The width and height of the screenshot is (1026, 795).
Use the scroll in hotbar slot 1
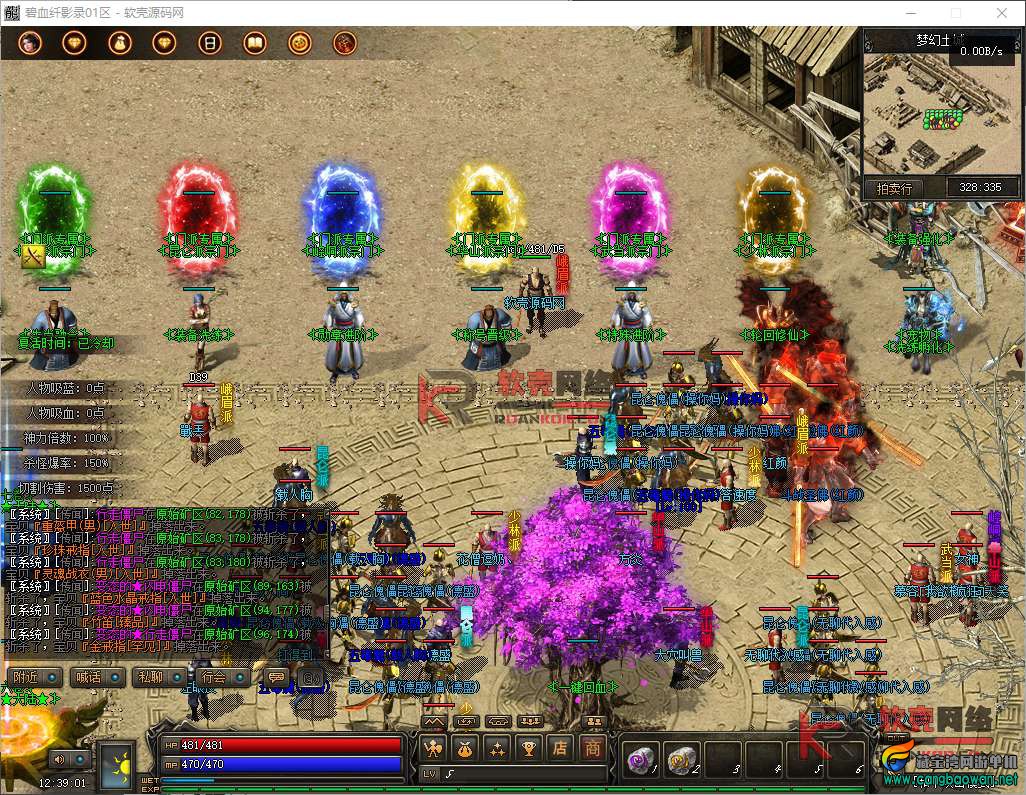tap(638, 760)
